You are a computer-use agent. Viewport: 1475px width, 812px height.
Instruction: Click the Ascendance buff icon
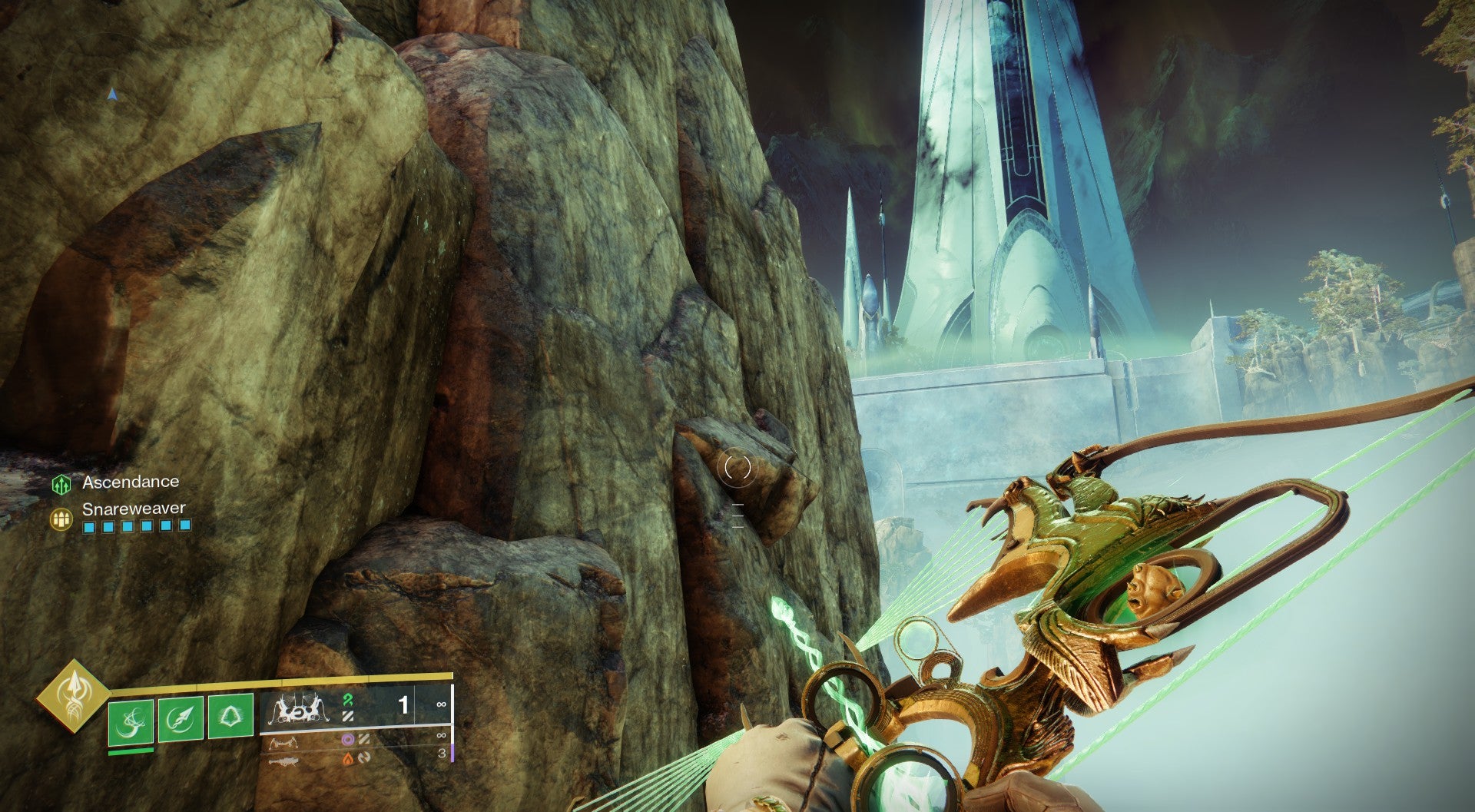[x=61, y=484]
